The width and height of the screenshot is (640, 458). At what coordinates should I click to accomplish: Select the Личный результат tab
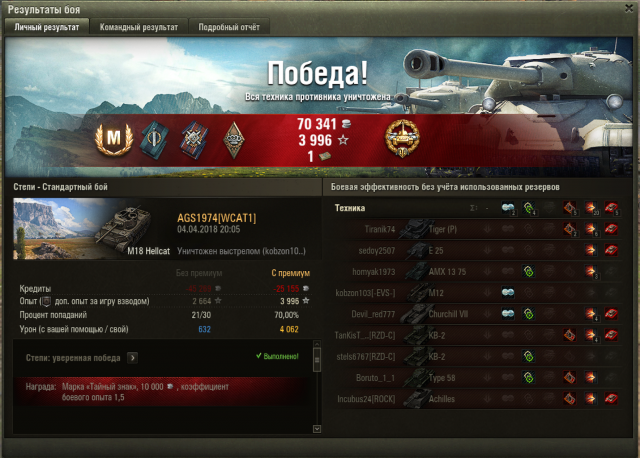45,27
